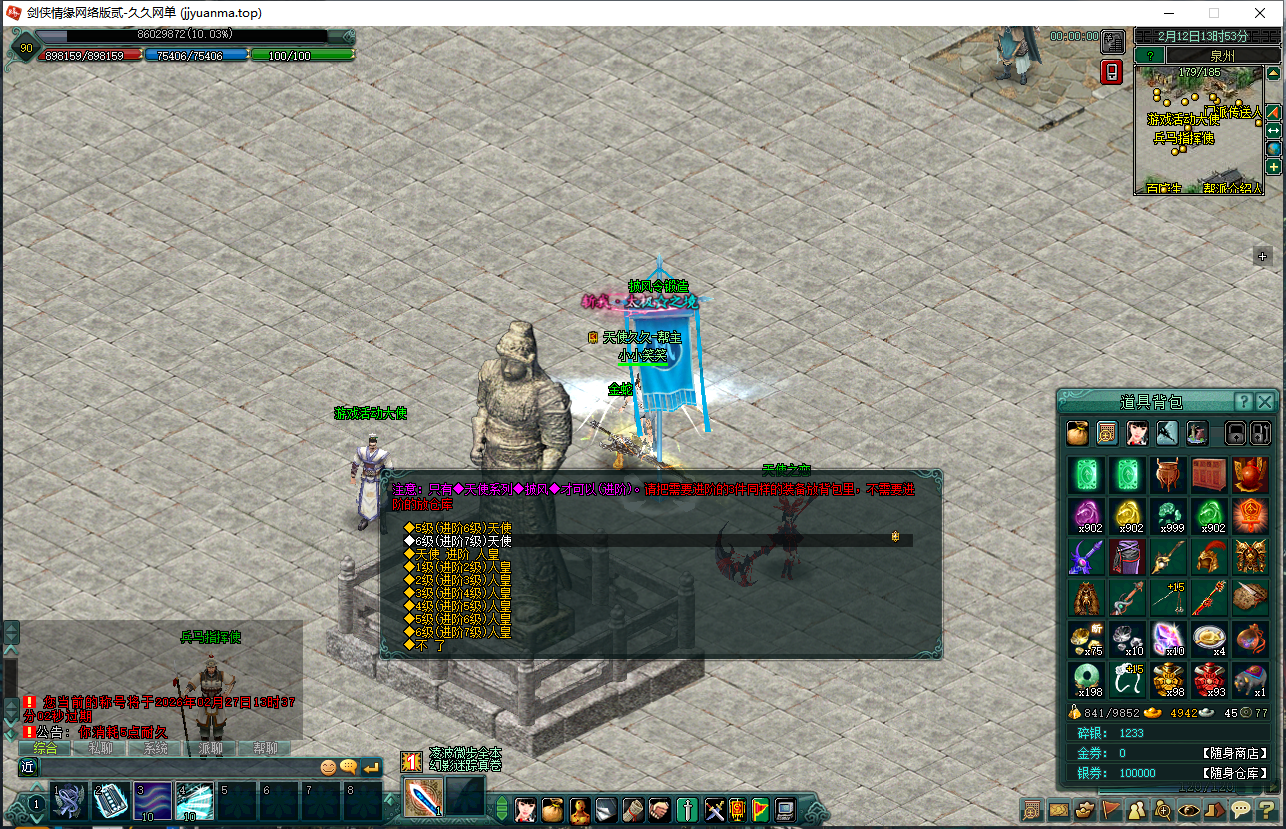Click the grey pig mount item x1
Screen dimensions: 1286x829
(1251, 679)
